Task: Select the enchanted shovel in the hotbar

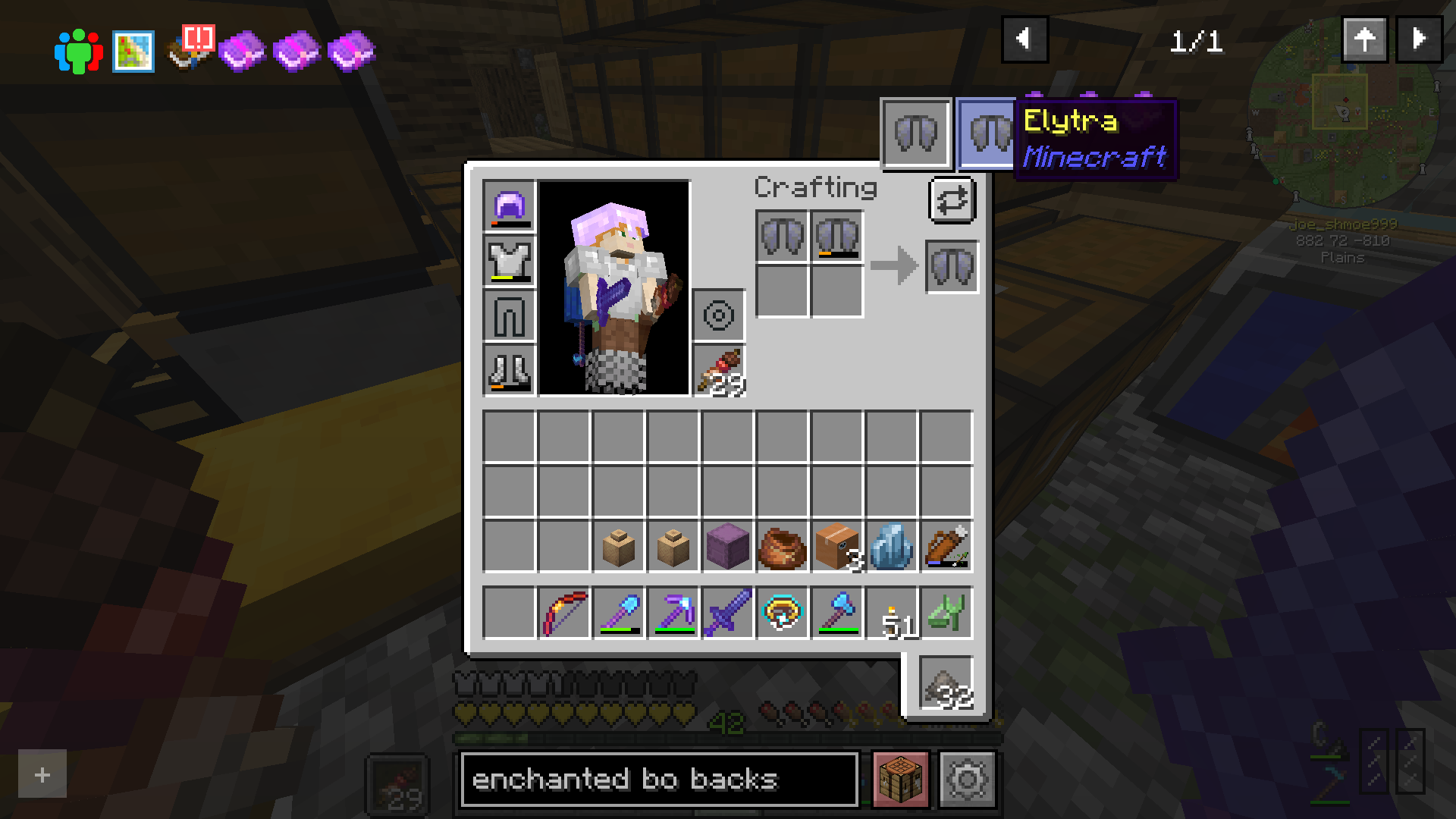Action: 618,613
